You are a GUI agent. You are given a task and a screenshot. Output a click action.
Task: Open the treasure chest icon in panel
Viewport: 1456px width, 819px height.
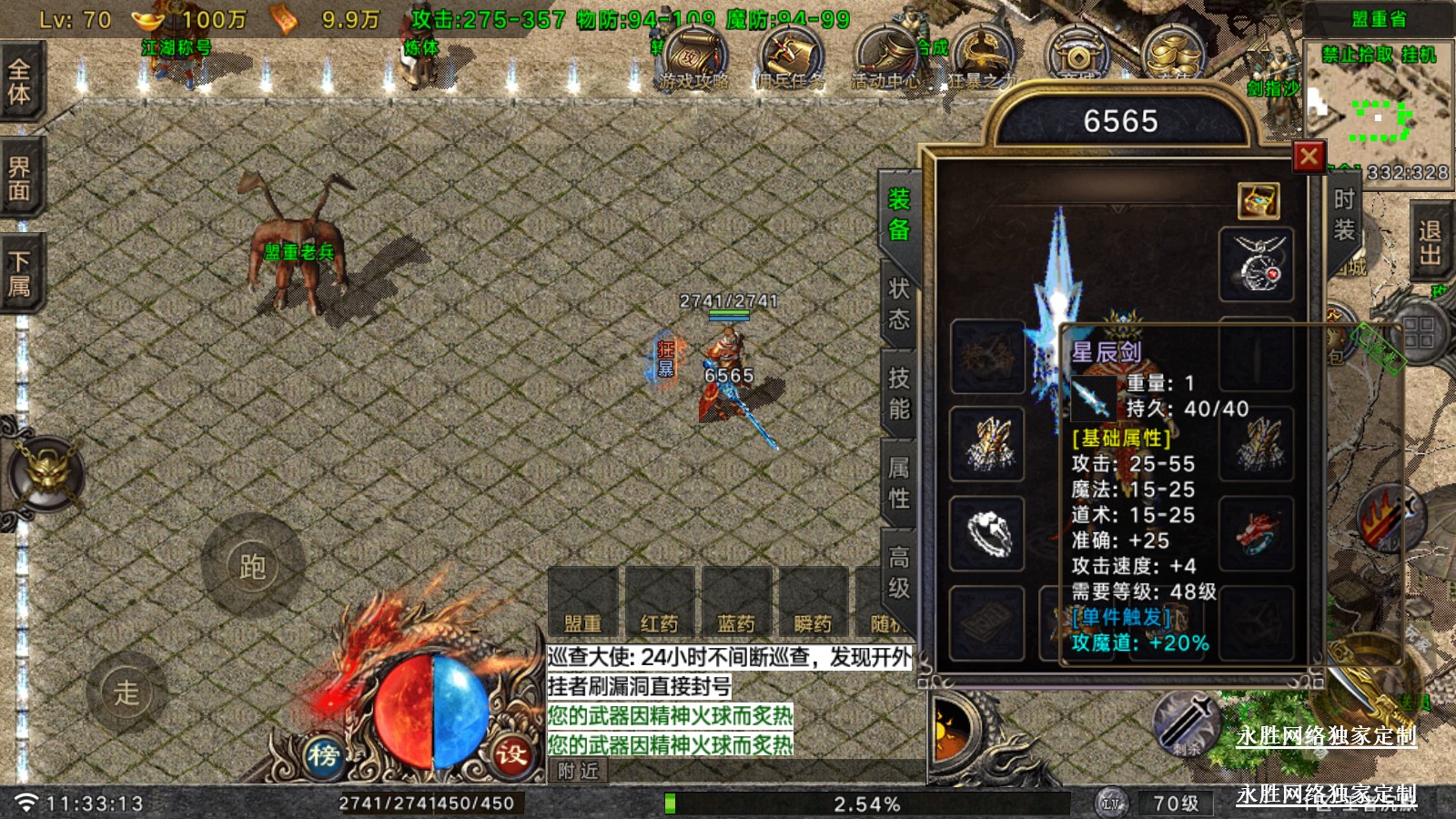pos(1259,201)
